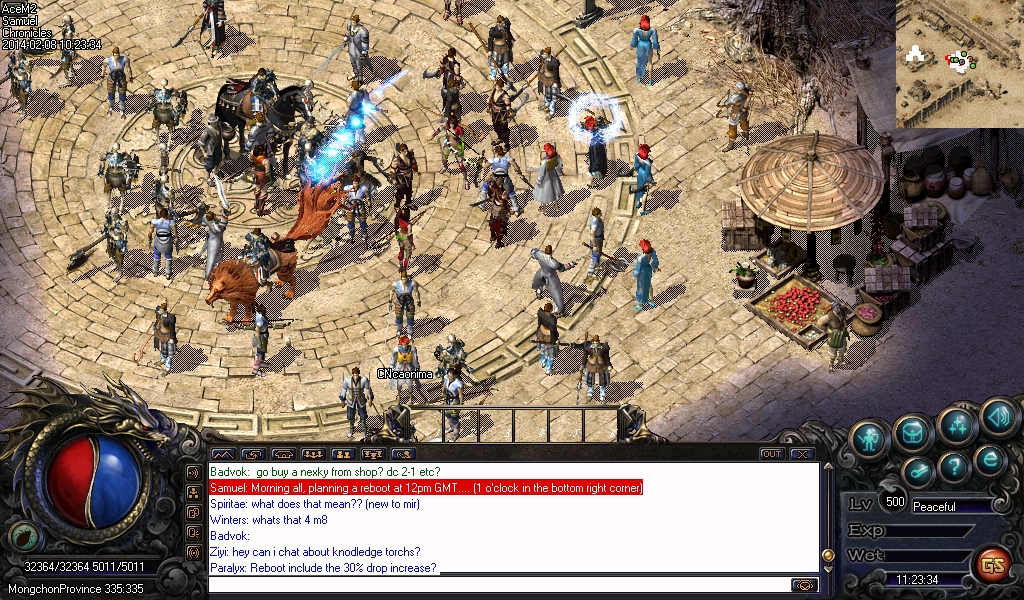This screenshot has width=1024, height=600.
Task: Open the inventory chest button
Action: point(915,432)
